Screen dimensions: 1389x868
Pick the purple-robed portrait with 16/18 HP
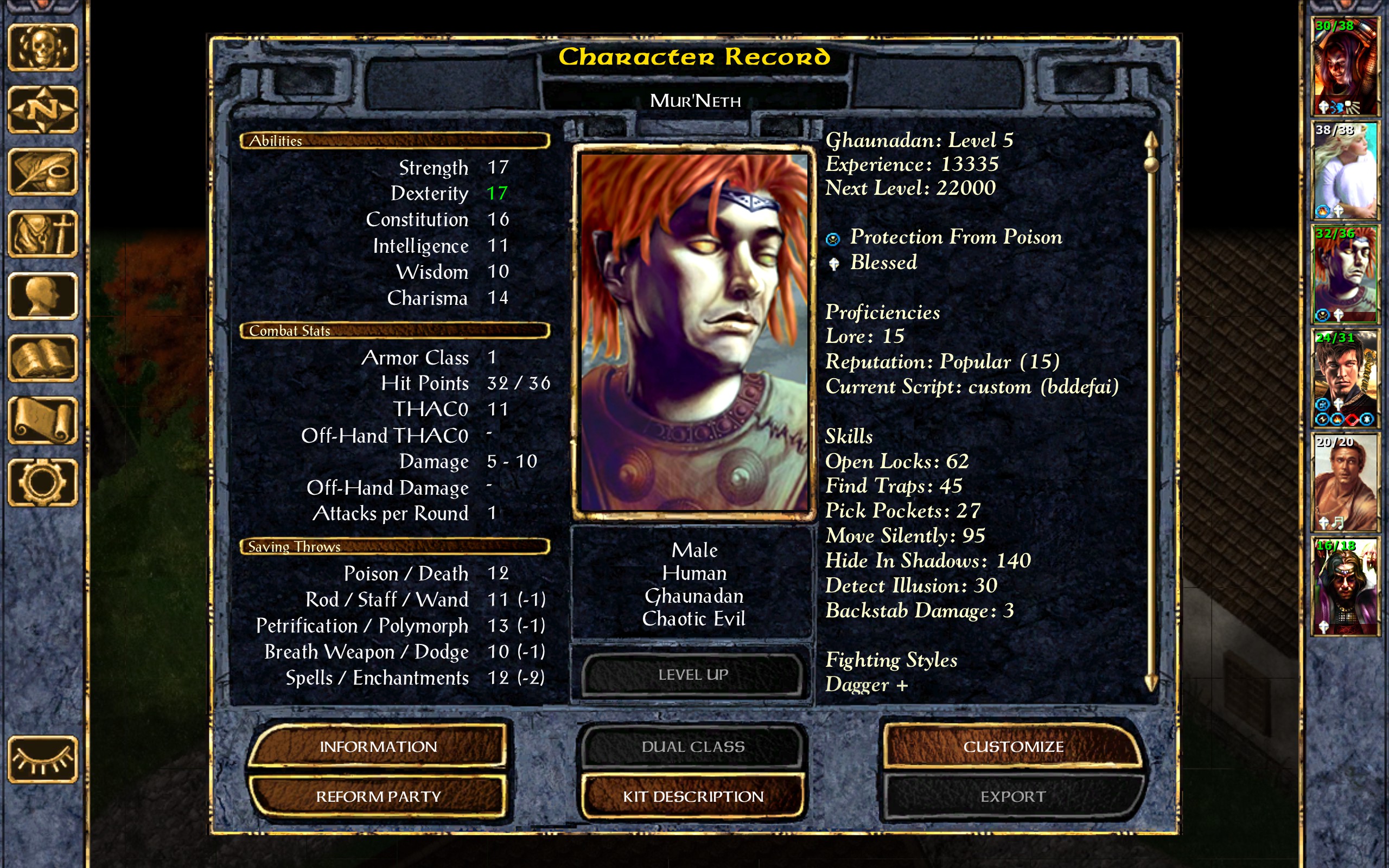tap(1345, 586)
